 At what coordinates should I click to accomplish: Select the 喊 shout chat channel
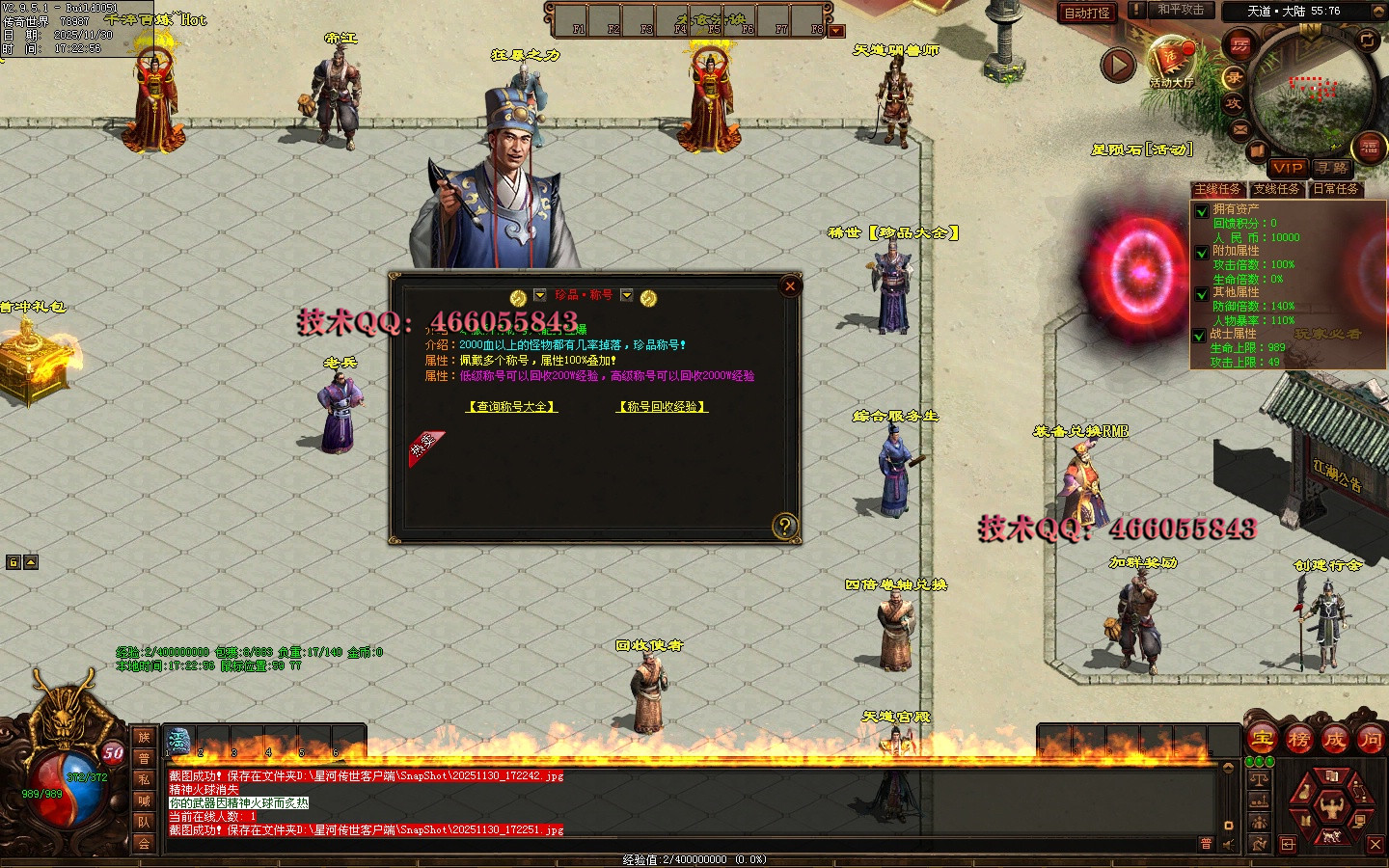(144, 800)
